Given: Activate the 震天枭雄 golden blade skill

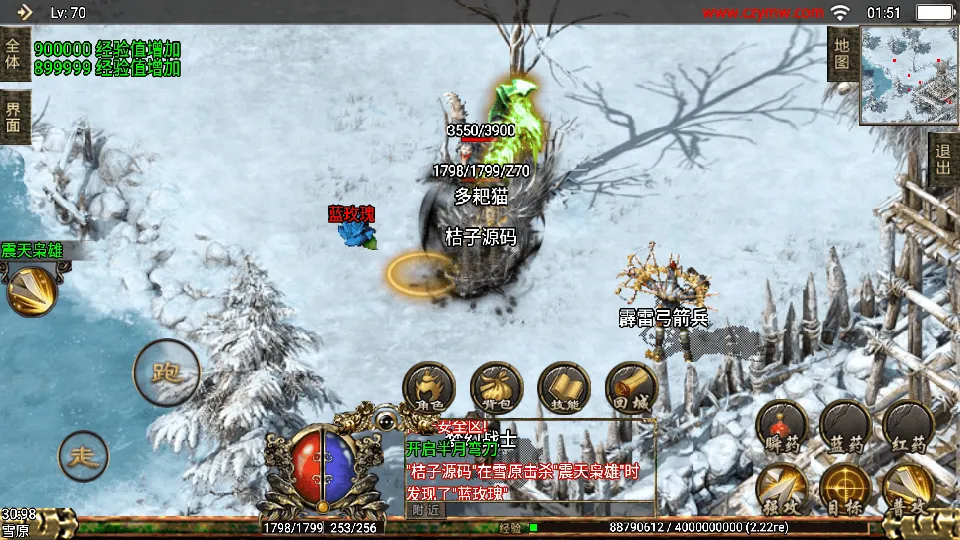Looking at the screenshot, I should tap(31, 290).
